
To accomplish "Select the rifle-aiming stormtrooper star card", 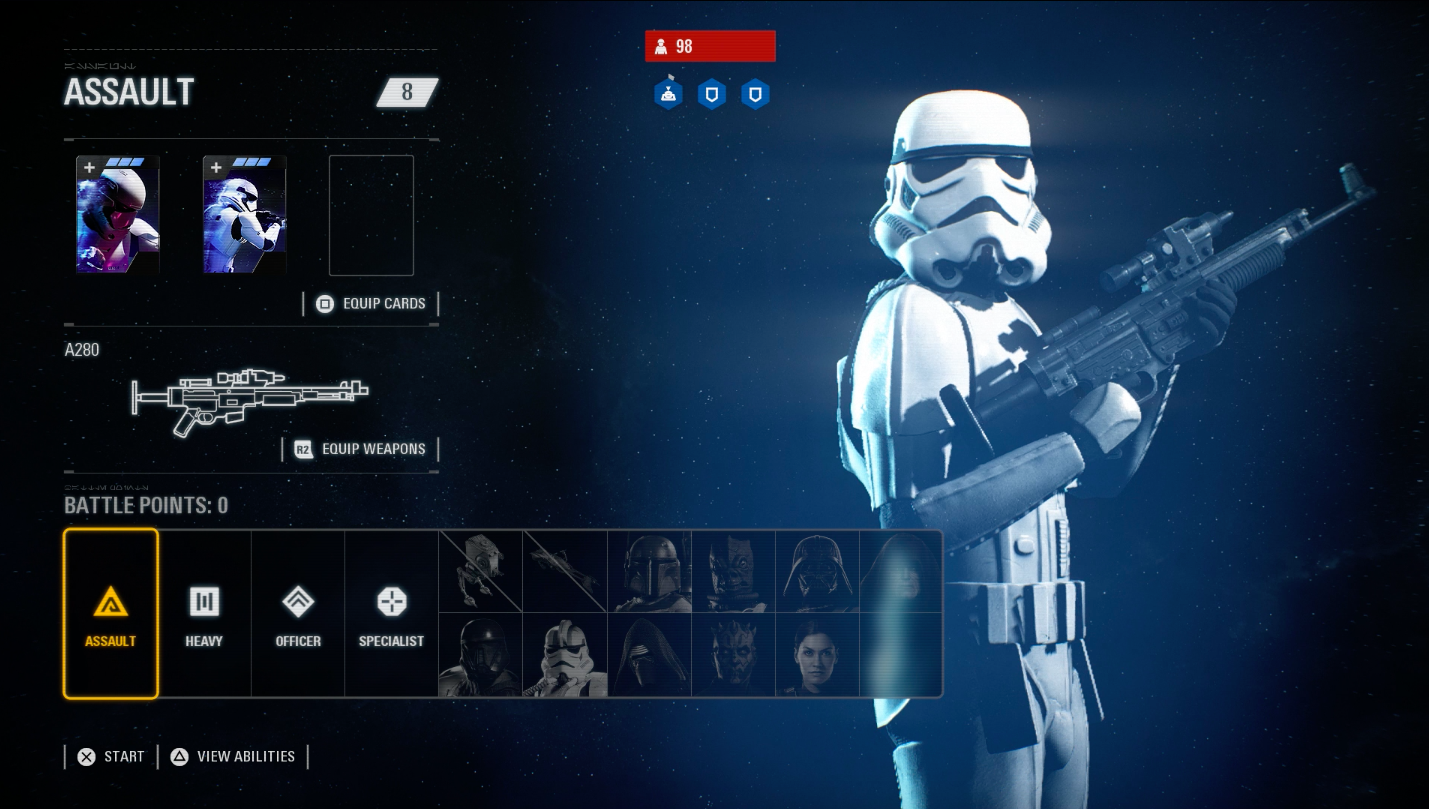I will point(245,215).
